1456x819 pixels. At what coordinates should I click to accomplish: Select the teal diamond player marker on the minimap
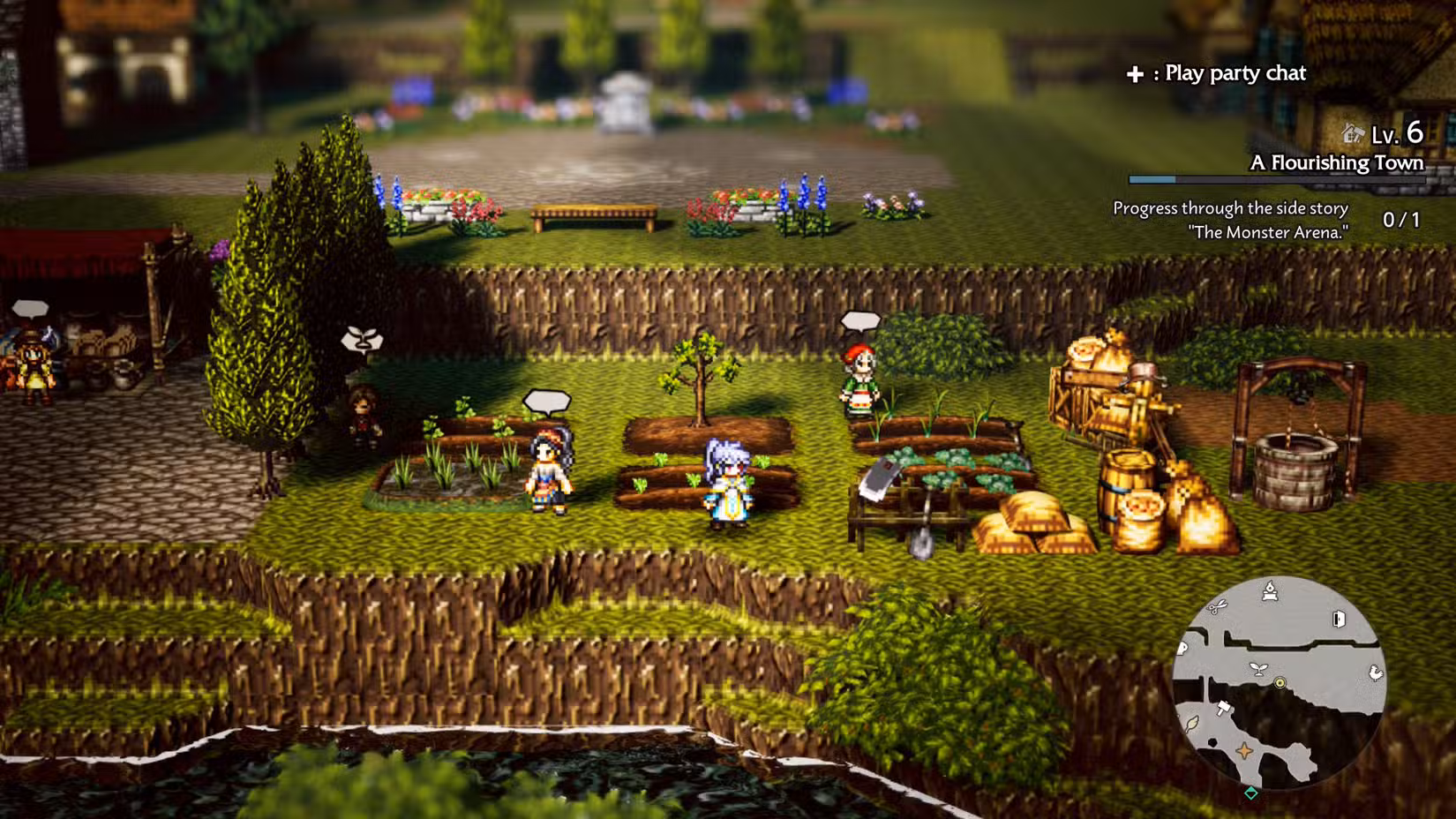pyautogui.click(x=1250, y=792)
